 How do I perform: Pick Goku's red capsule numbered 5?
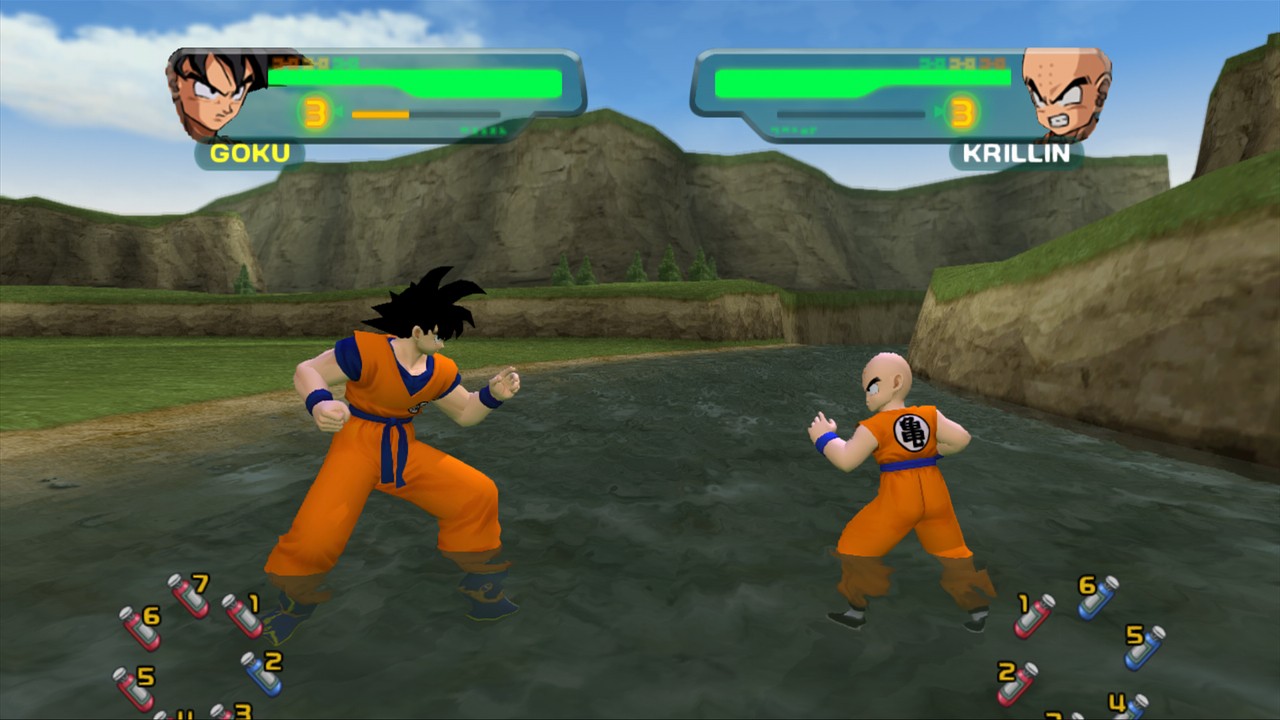point(134,688)
